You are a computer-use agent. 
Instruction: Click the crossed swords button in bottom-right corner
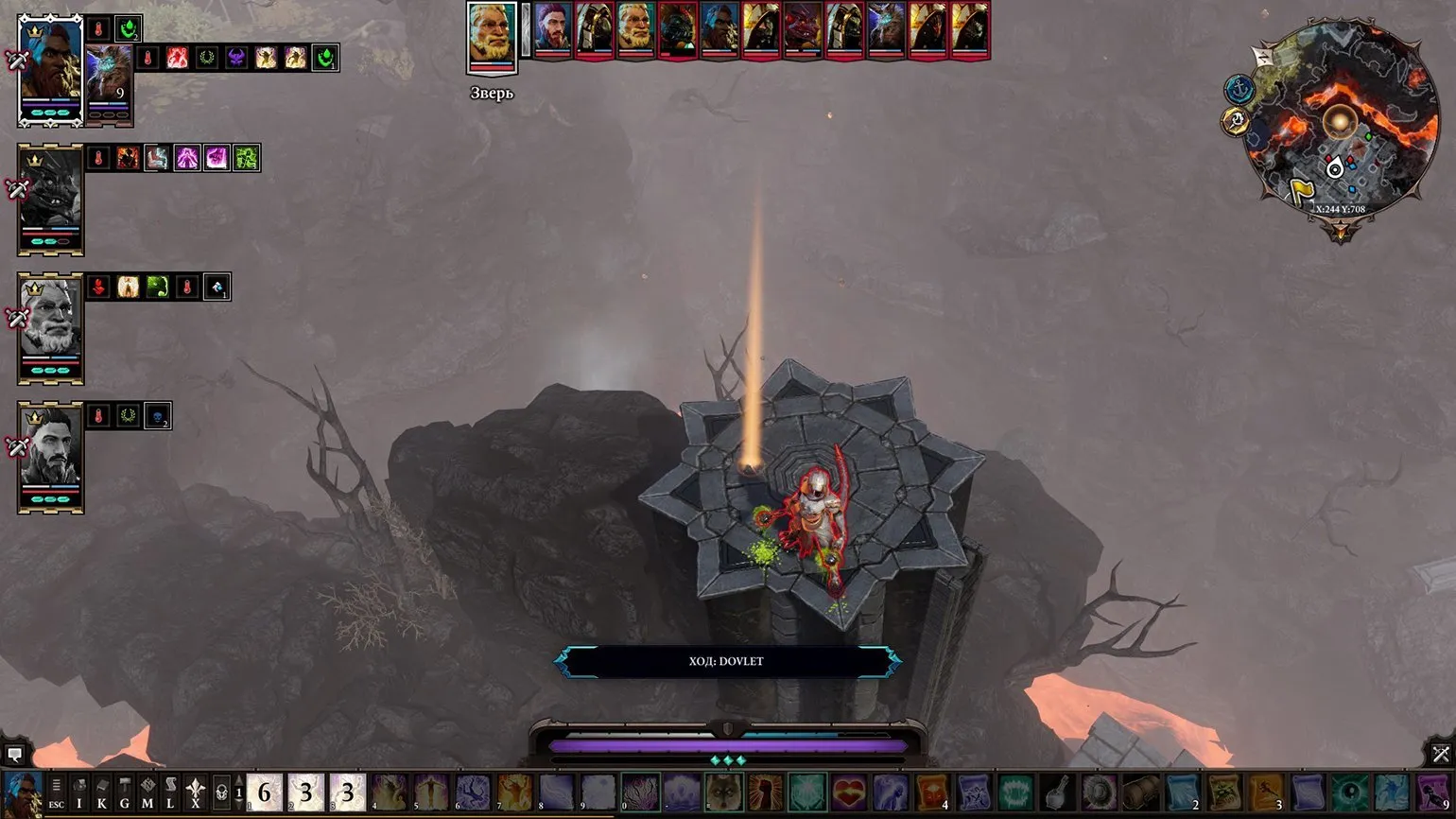[x=1441, y=755]
